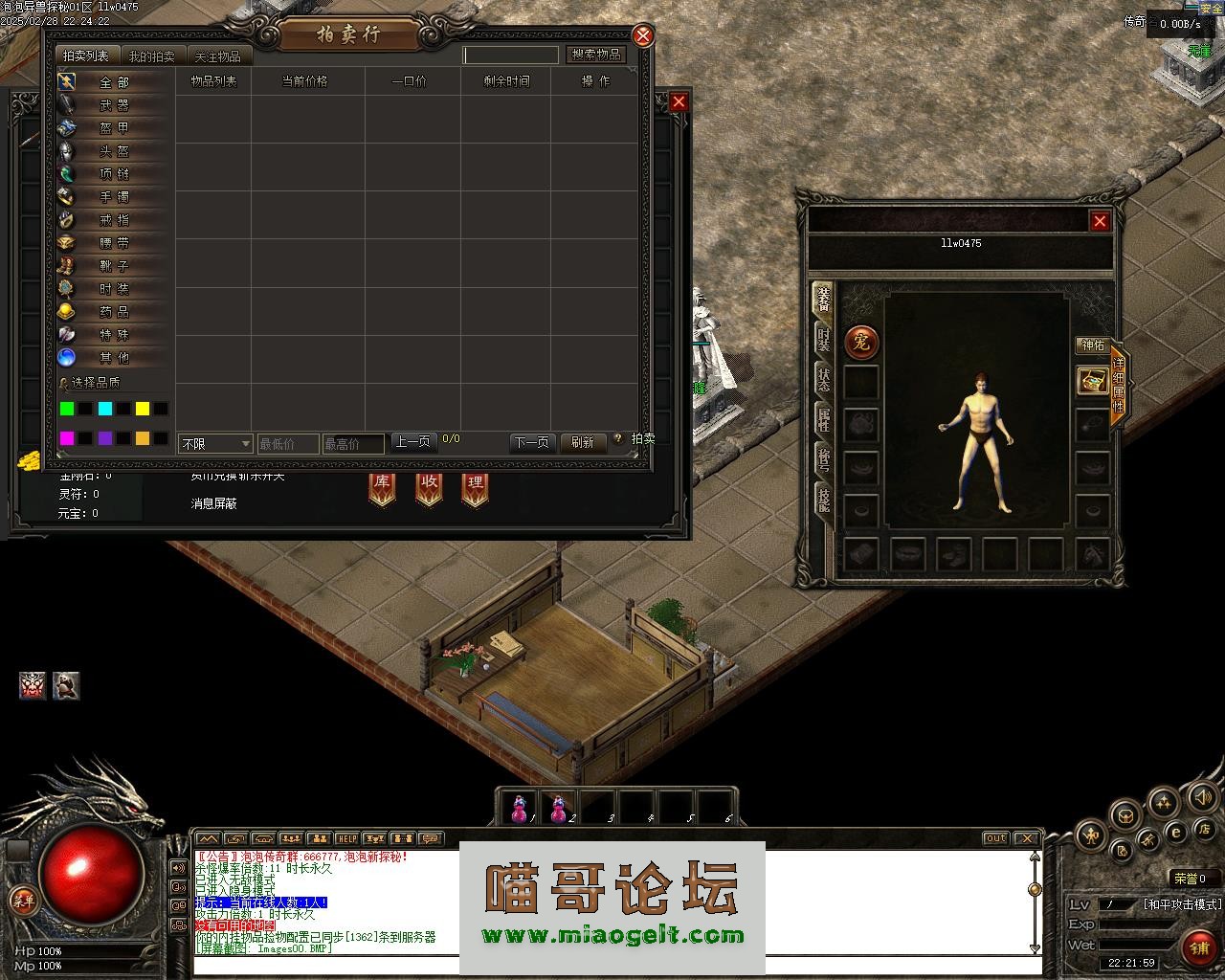This screenshot has width=1225, height=980.
Task: Open the 铺 shop button
Action: [1199, 947]
